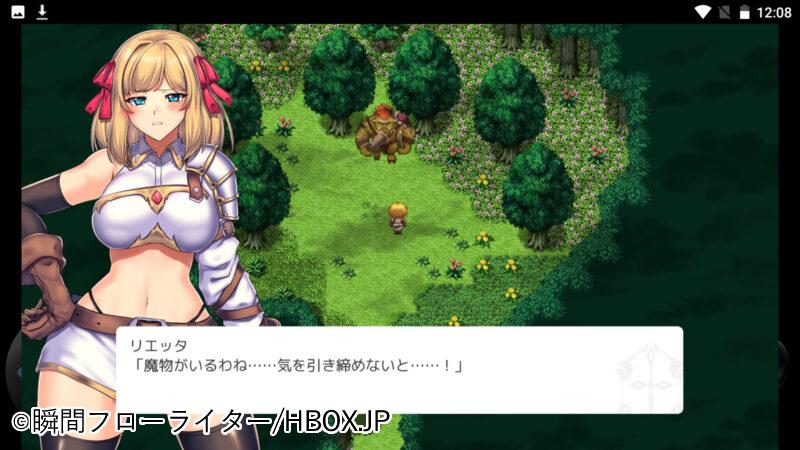Advance Rietta's dialogue message box
The width and height of the screenshot is (800, 450).
click(400, 370)
